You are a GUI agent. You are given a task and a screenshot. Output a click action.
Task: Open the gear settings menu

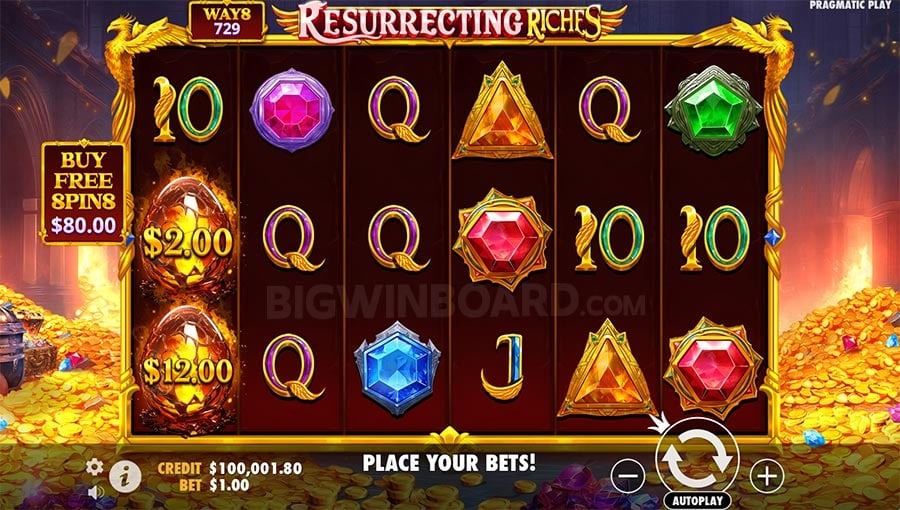95,467
